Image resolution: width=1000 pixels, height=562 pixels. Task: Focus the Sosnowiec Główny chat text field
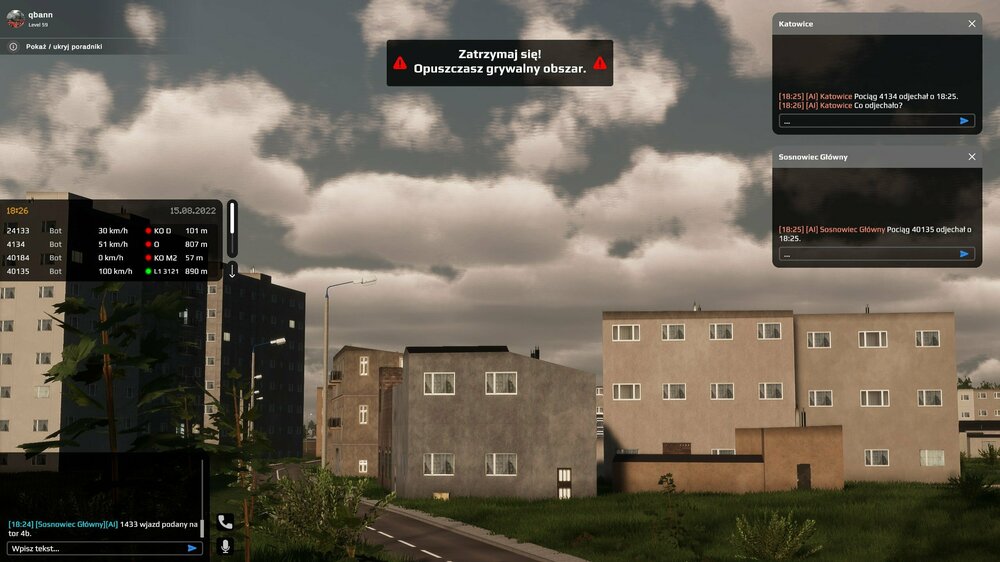point(866,254)
